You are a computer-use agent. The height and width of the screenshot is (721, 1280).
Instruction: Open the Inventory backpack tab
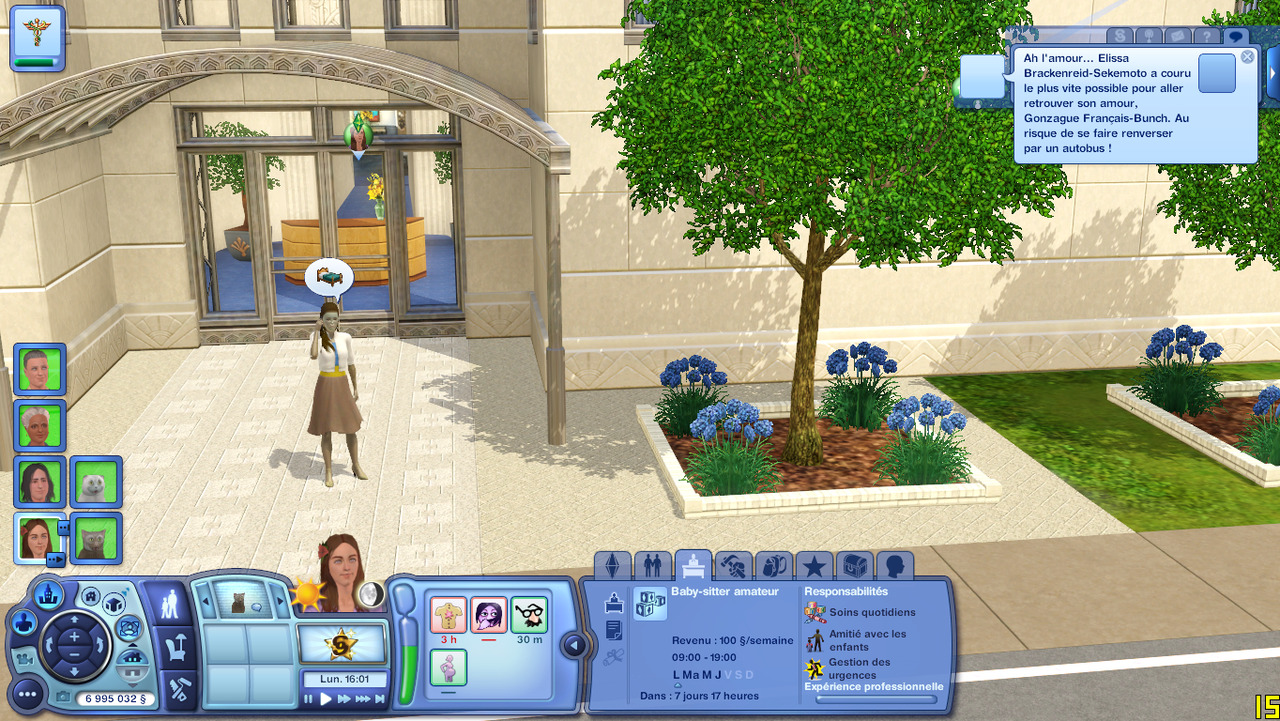pos(774,566)
